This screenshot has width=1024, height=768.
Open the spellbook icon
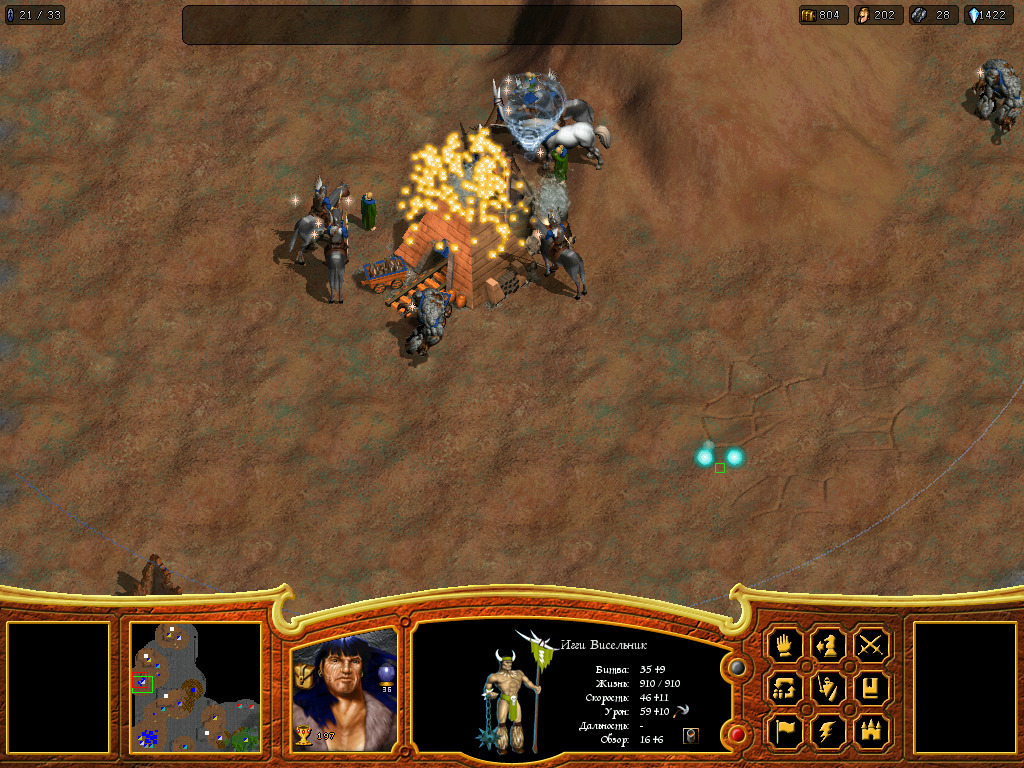point(872,688)
